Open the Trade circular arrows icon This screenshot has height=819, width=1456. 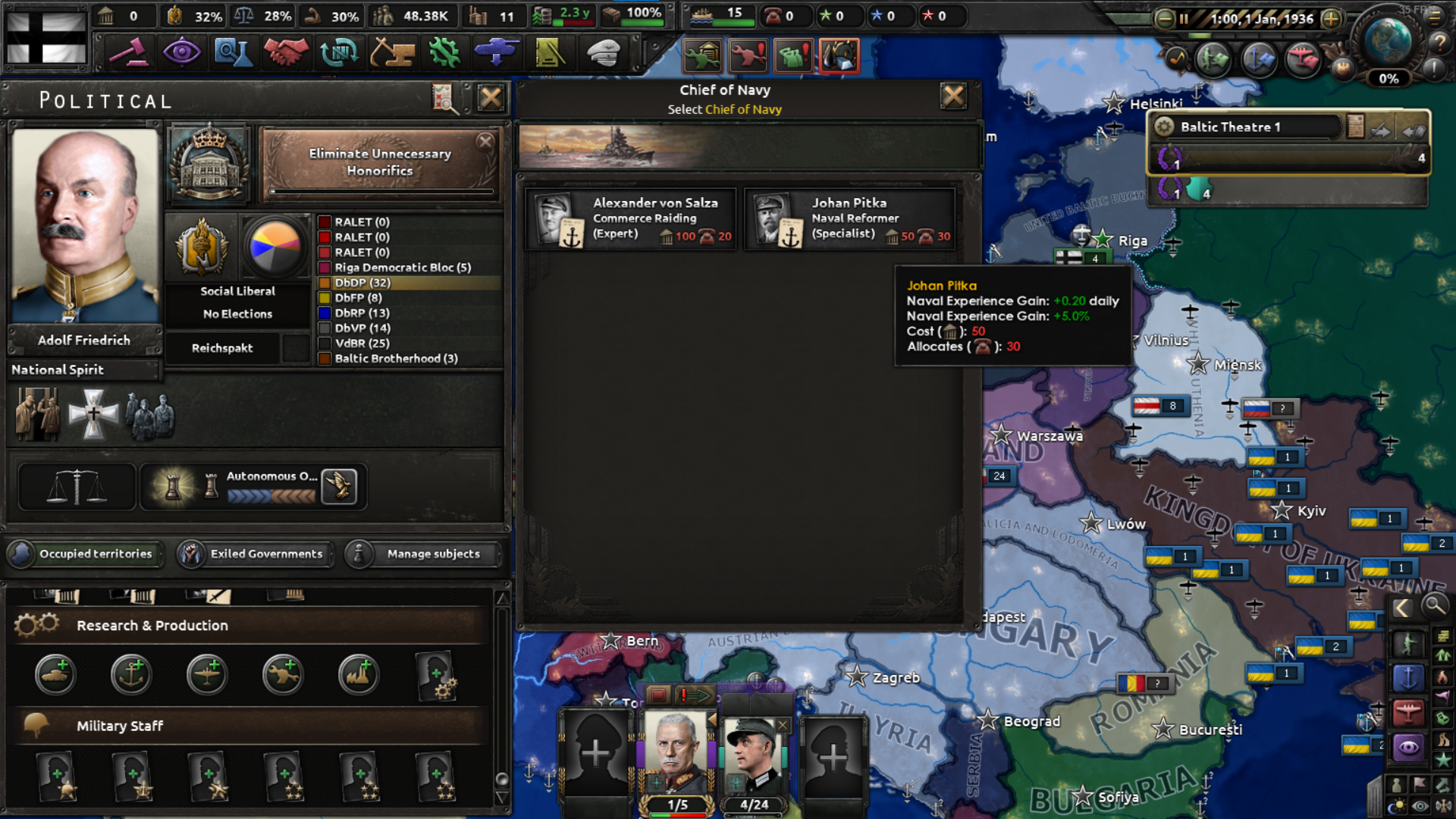click(340, 51)
